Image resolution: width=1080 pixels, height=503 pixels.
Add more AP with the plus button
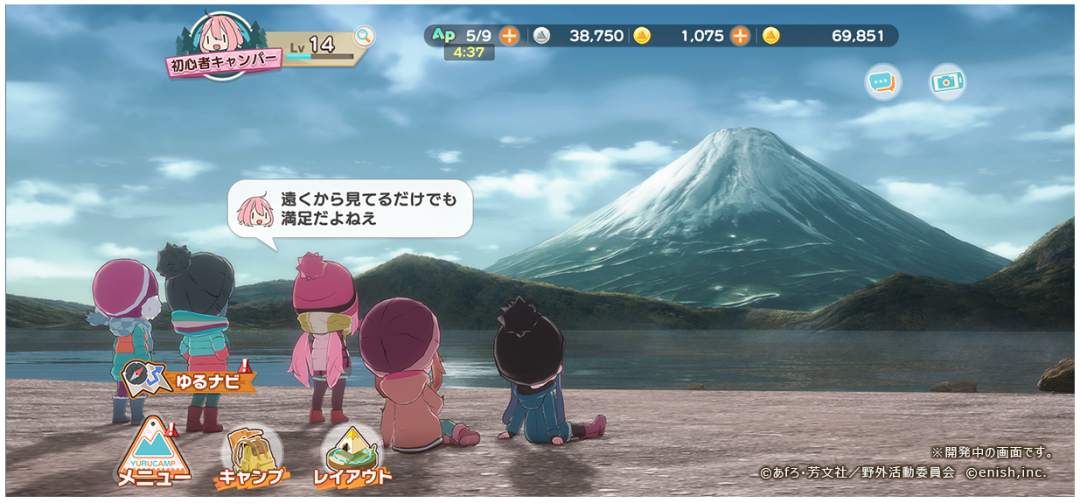[509, 36]
